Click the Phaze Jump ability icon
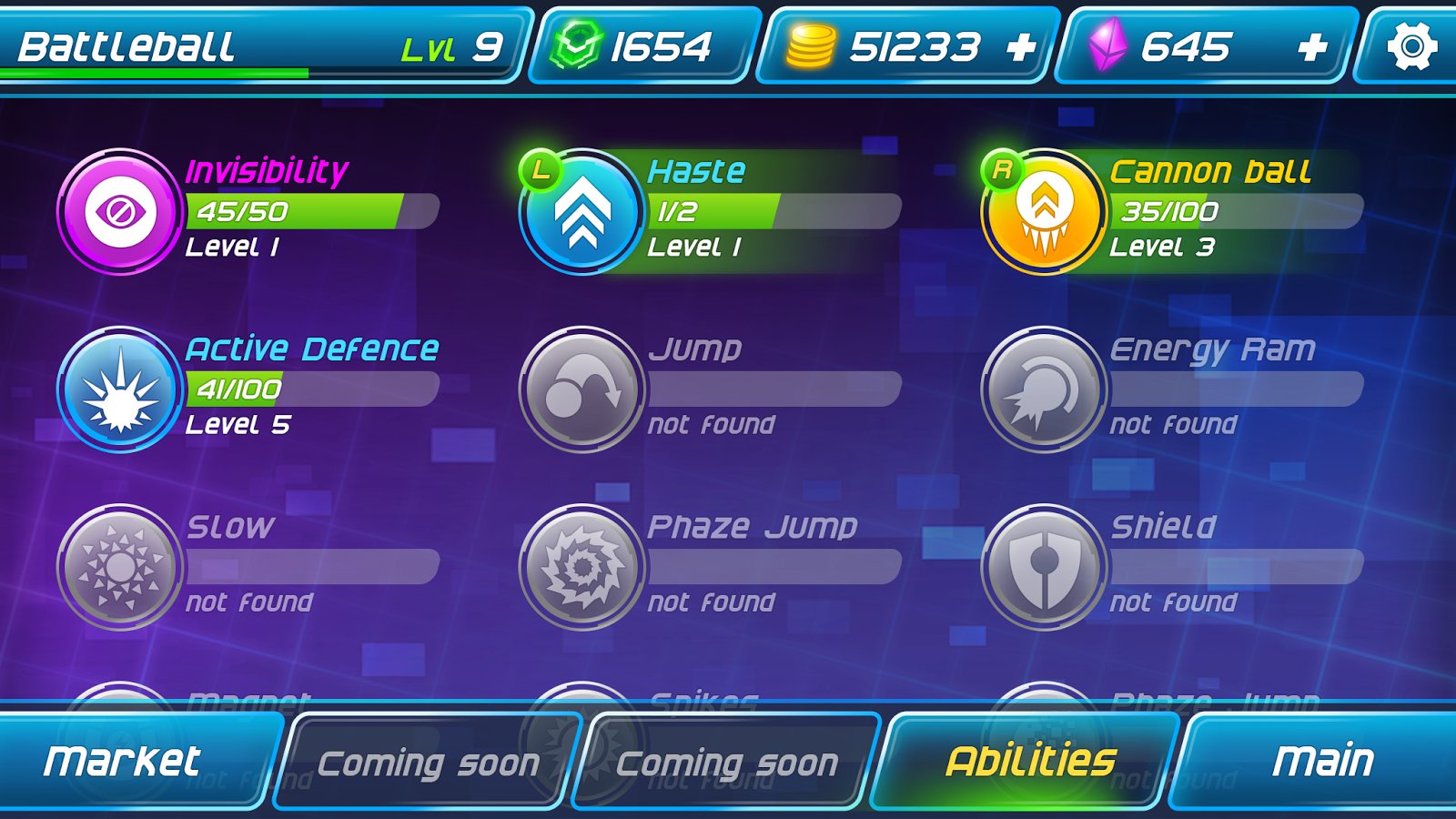This screenshot has width=1456, height=819. (x=582, y=567)
